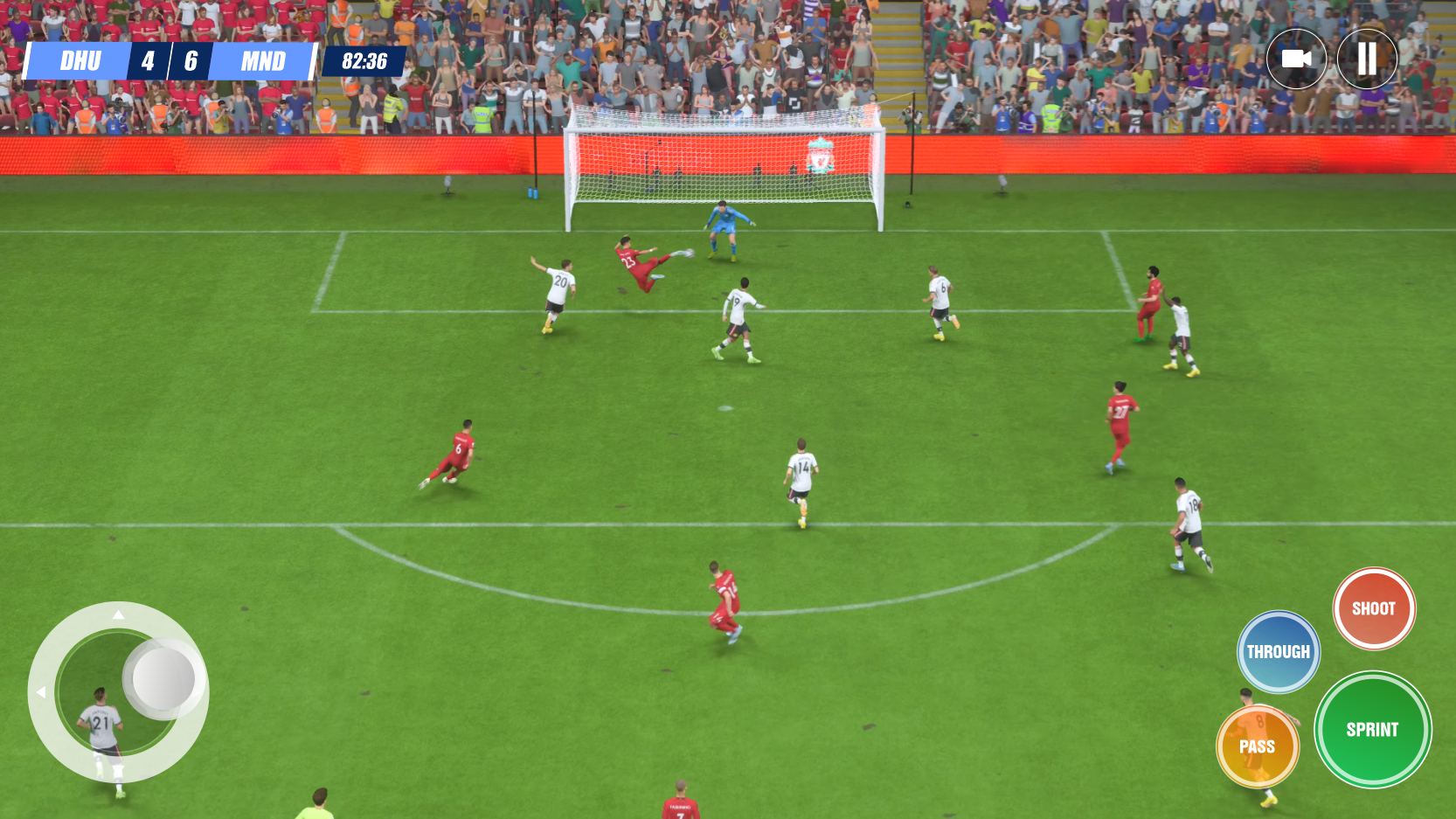Tap the PASS action button
This screenshot has width=1456, height=819.
point(1258,746)
